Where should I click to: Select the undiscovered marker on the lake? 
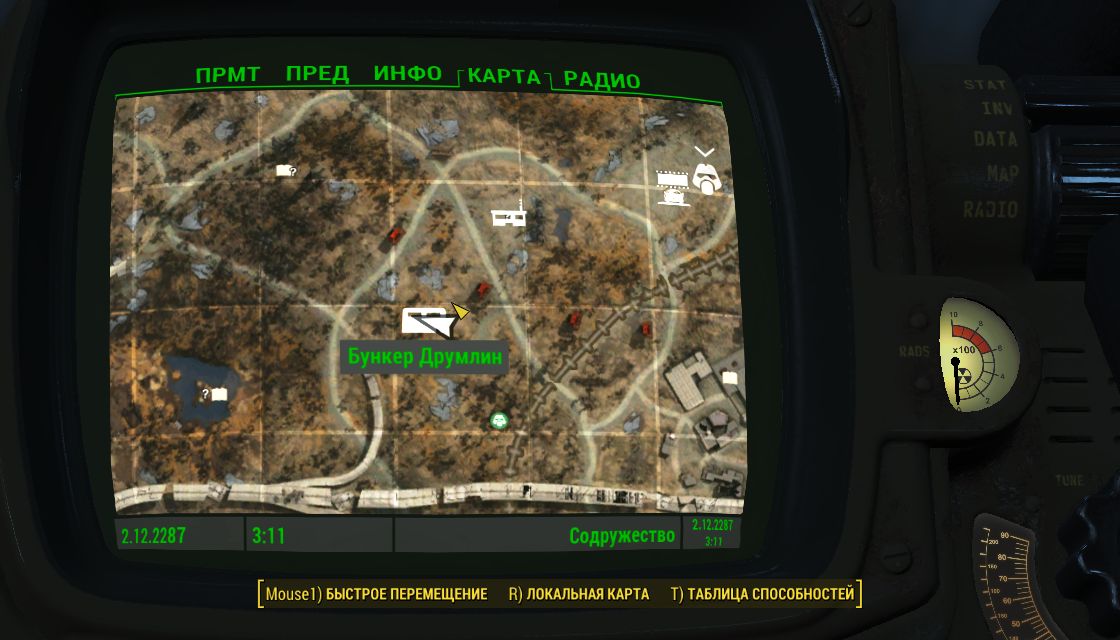pyautogui.click(x=215, y=395)
